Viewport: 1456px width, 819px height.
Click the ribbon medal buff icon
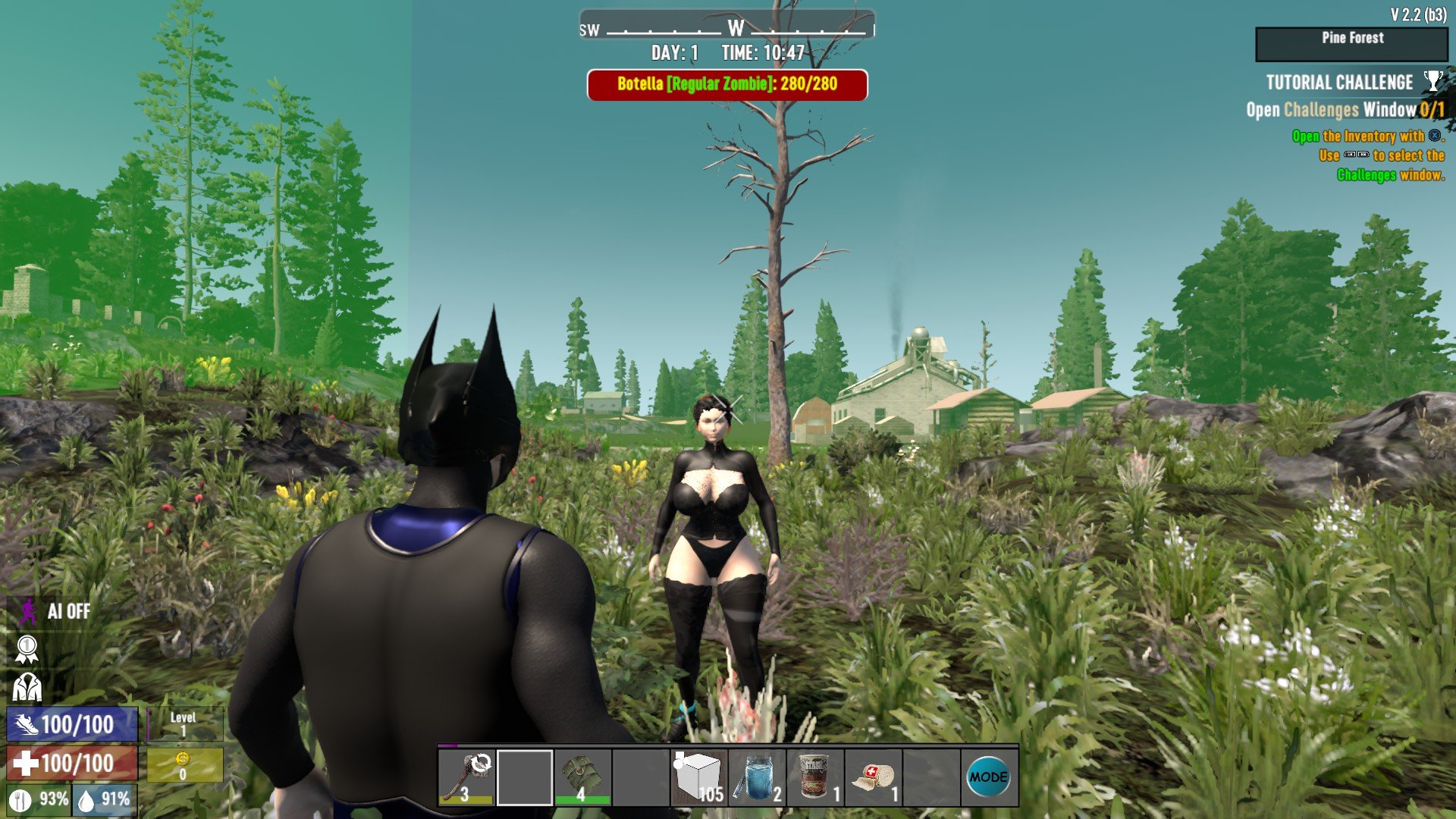point(27,649)
